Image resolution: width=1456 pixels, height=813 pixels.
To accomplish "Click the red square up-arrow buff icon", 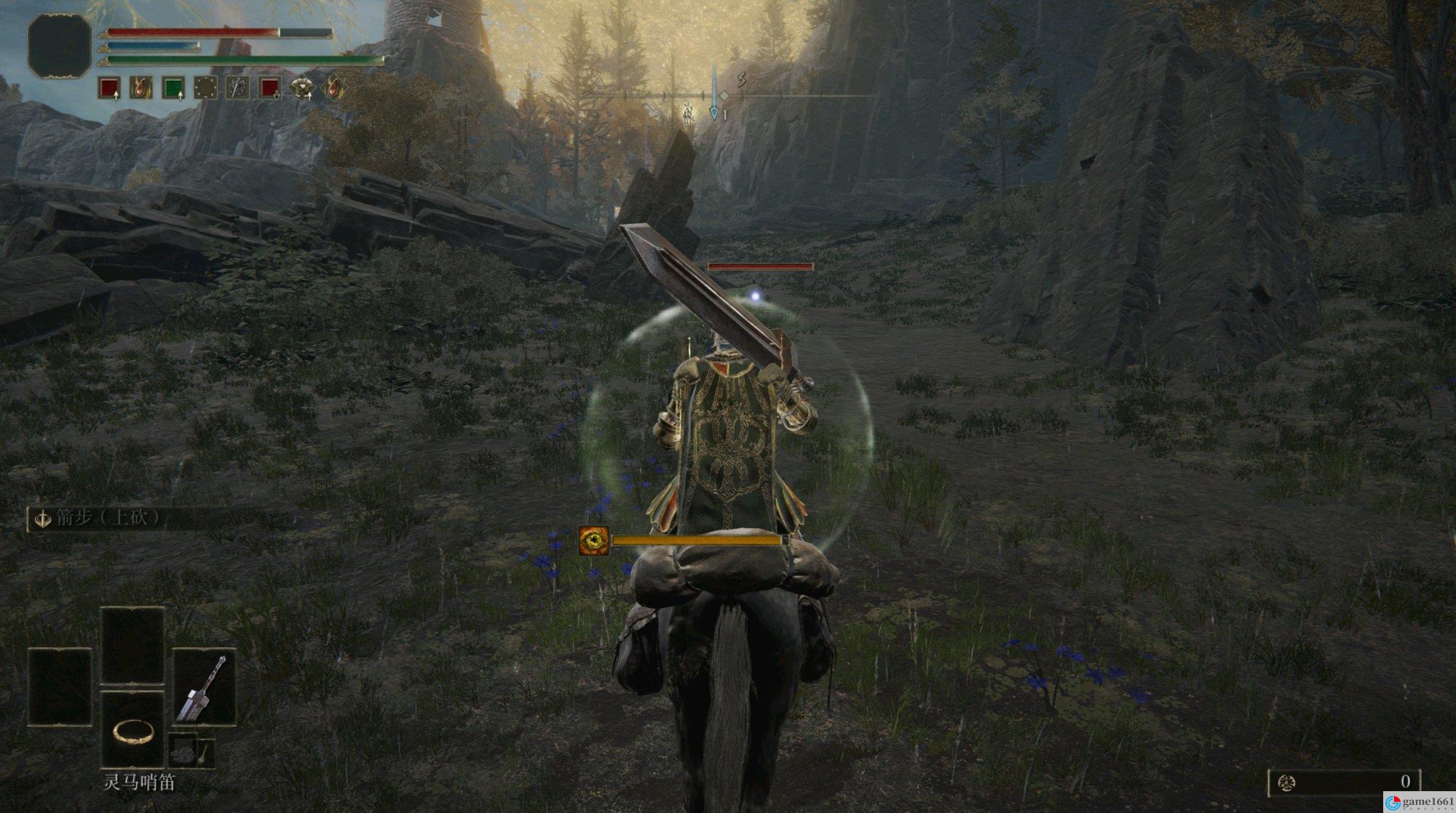I will pyautogui.click(x=109, y=88).
